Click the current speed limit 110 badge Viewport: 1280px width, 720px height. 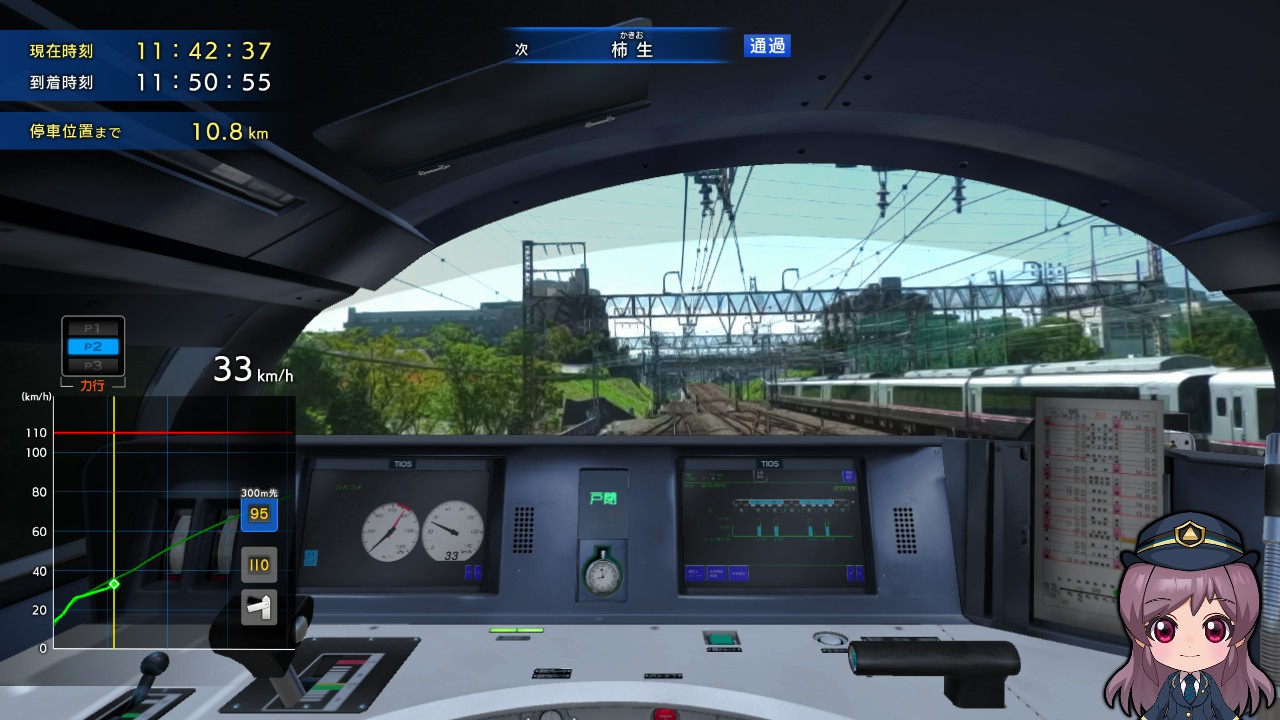258,564
